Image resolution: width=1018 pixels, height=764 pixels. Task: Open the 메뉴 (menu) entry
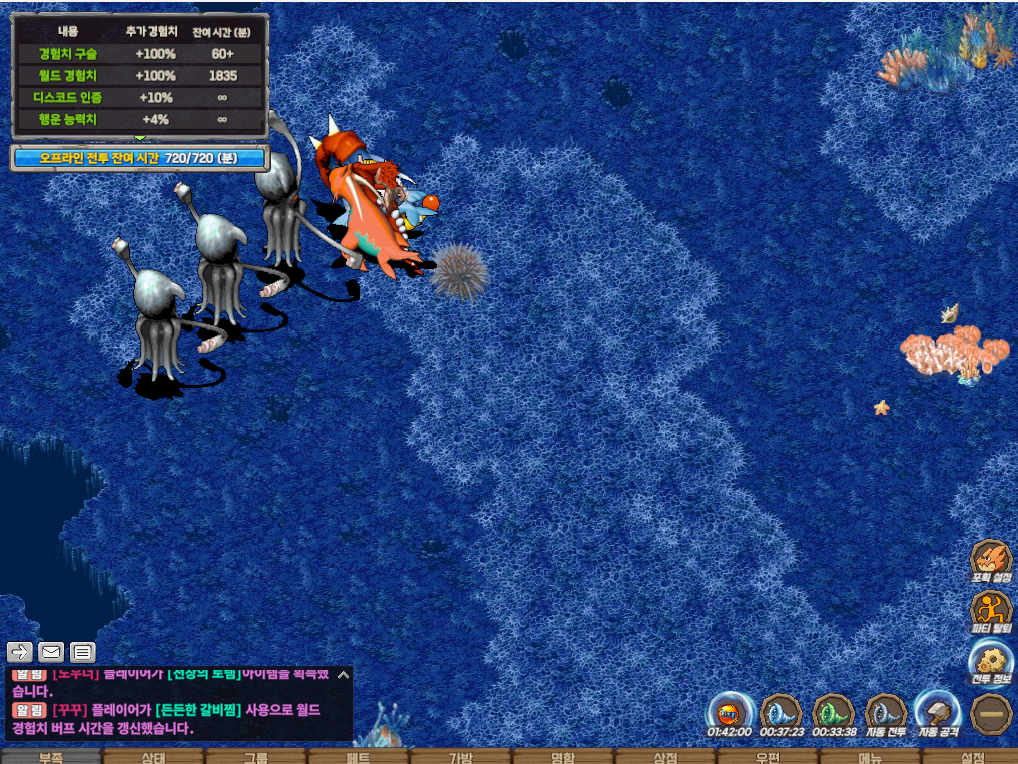tap(869, 757)
